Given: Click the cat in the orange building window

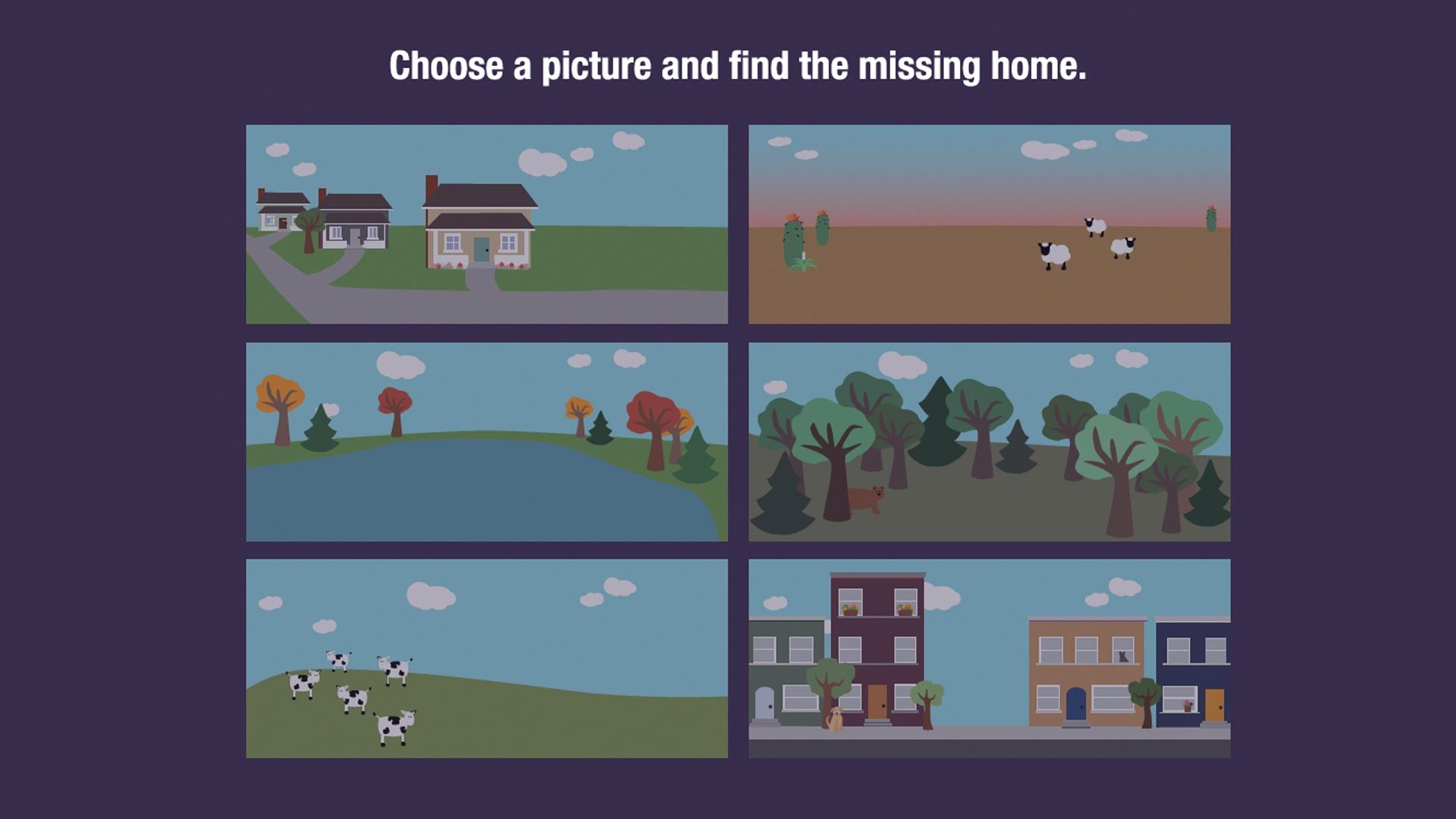Looking at the screenshot, I should (1123, 656).
